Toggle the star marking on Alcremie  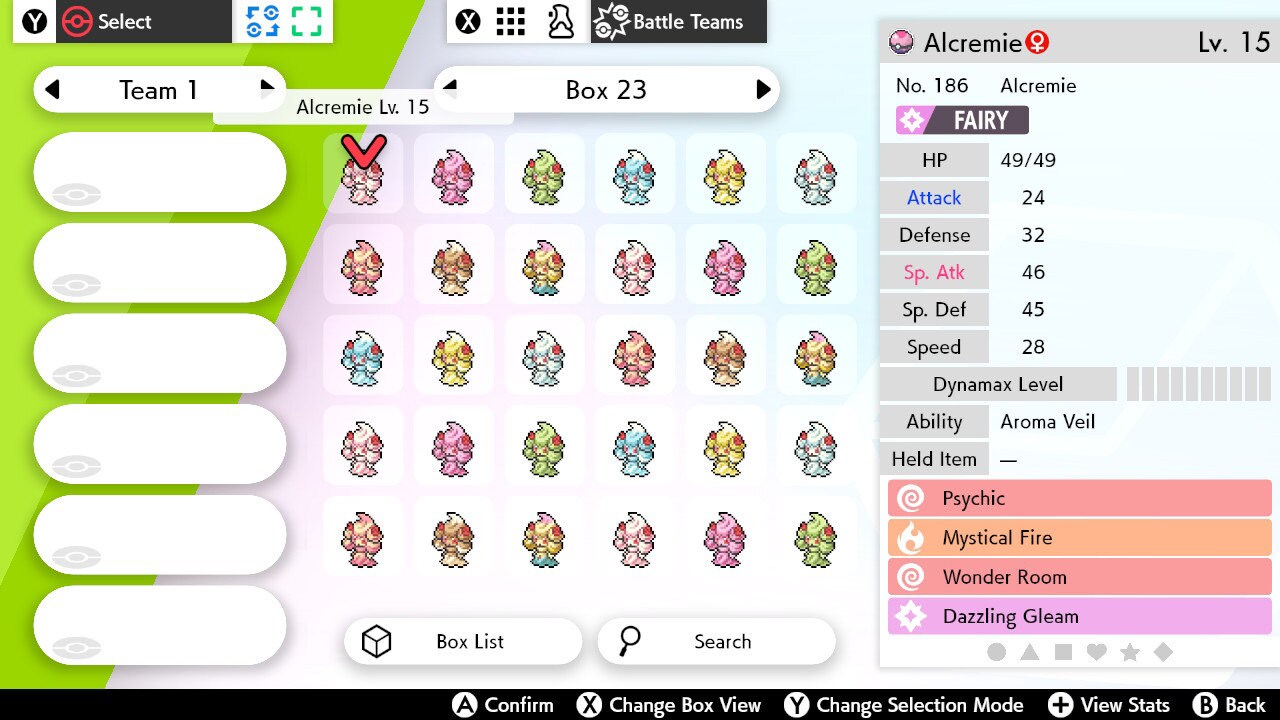pos(1130,651)
